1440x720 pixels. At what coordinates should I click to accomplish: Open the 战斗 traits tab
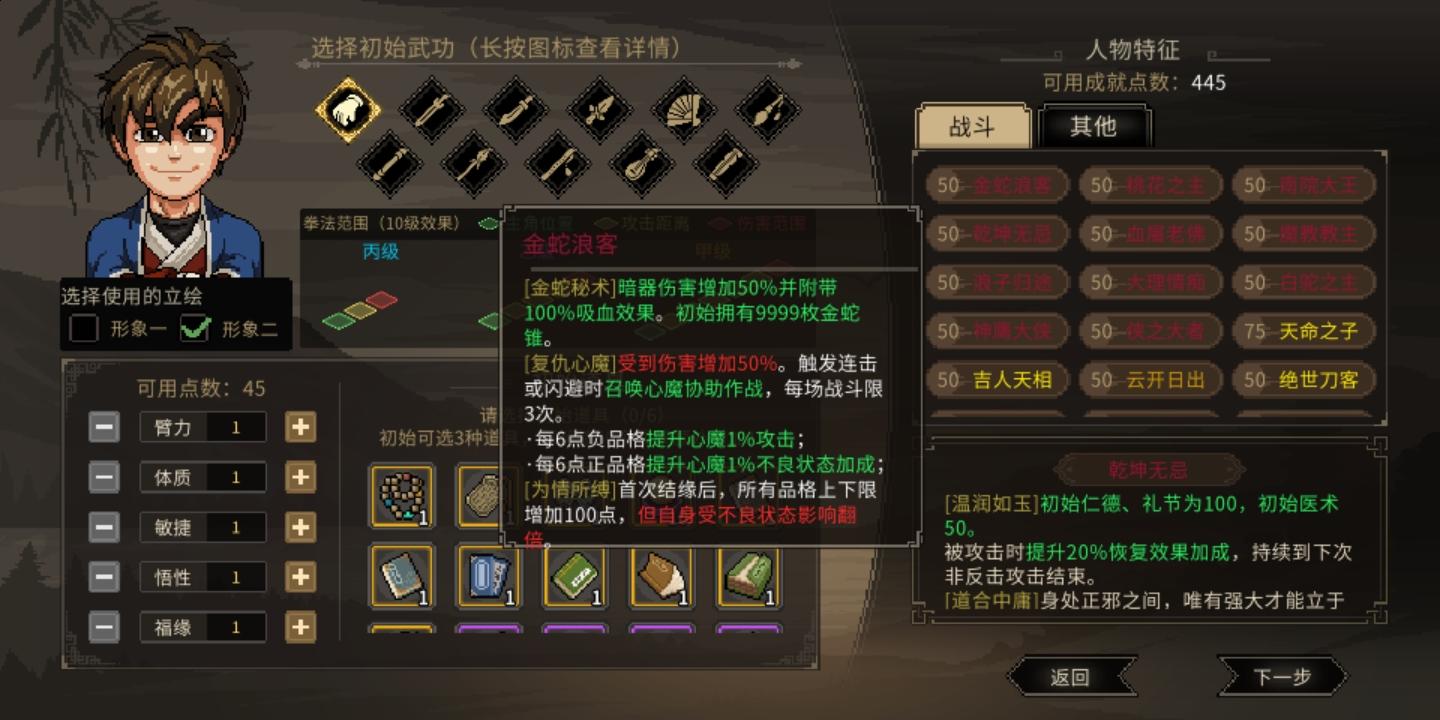[x=972, y=127]
